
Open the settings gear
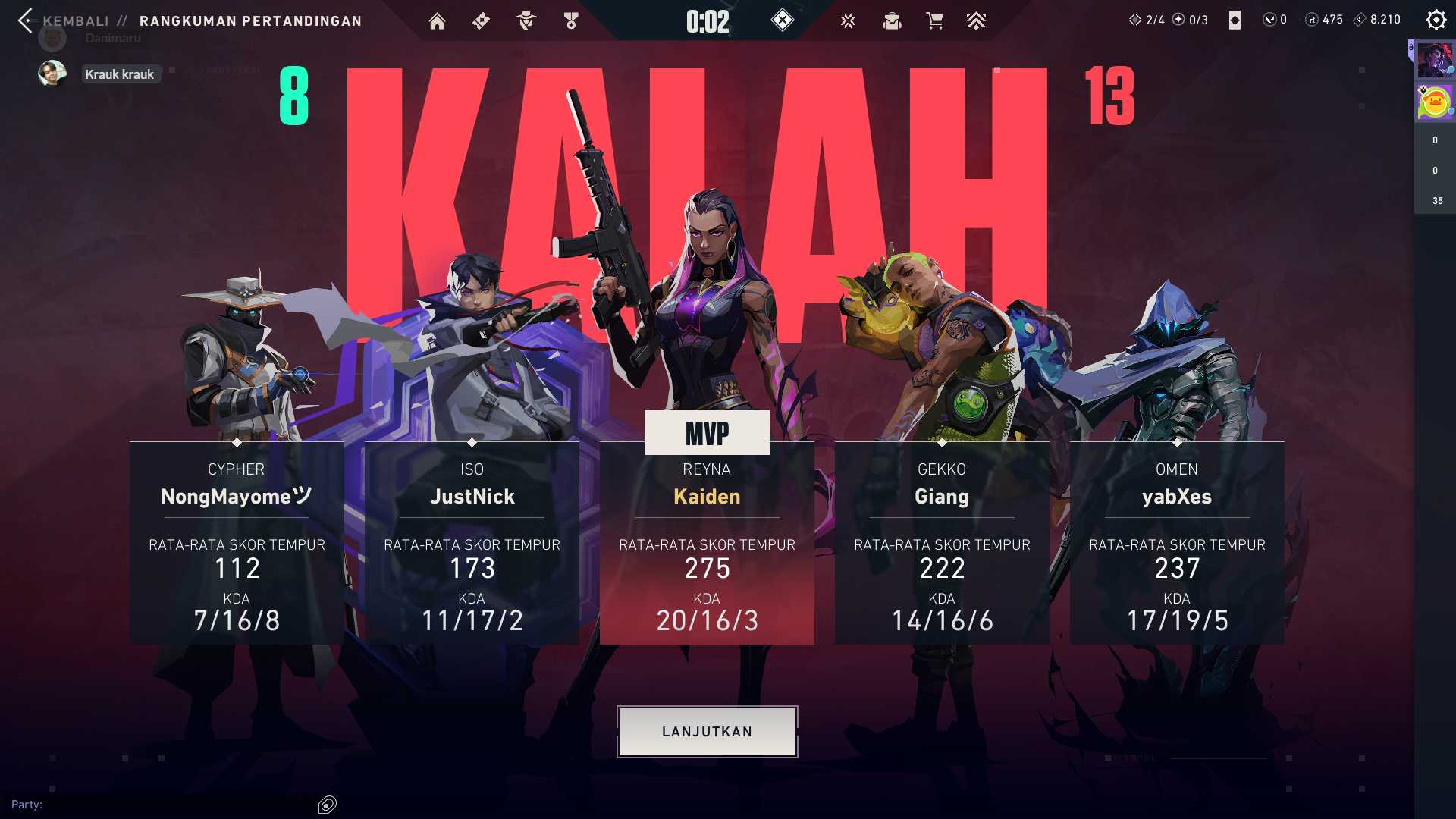pos(1436,20)
